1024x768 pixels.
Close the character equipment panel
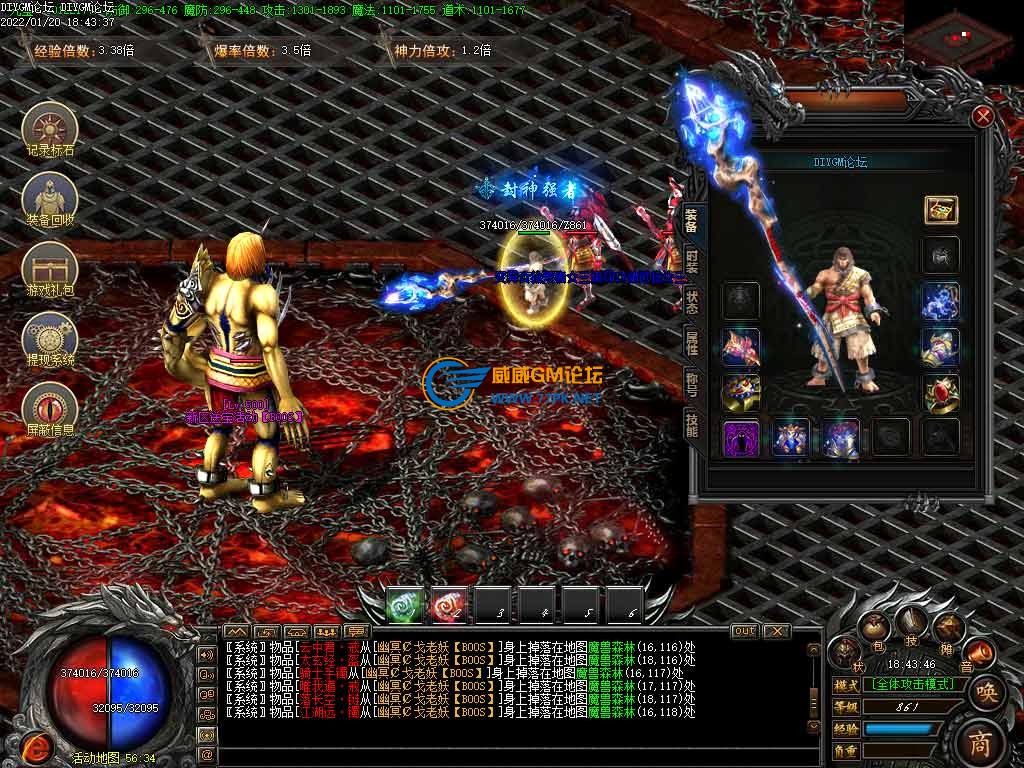[983, 117]
